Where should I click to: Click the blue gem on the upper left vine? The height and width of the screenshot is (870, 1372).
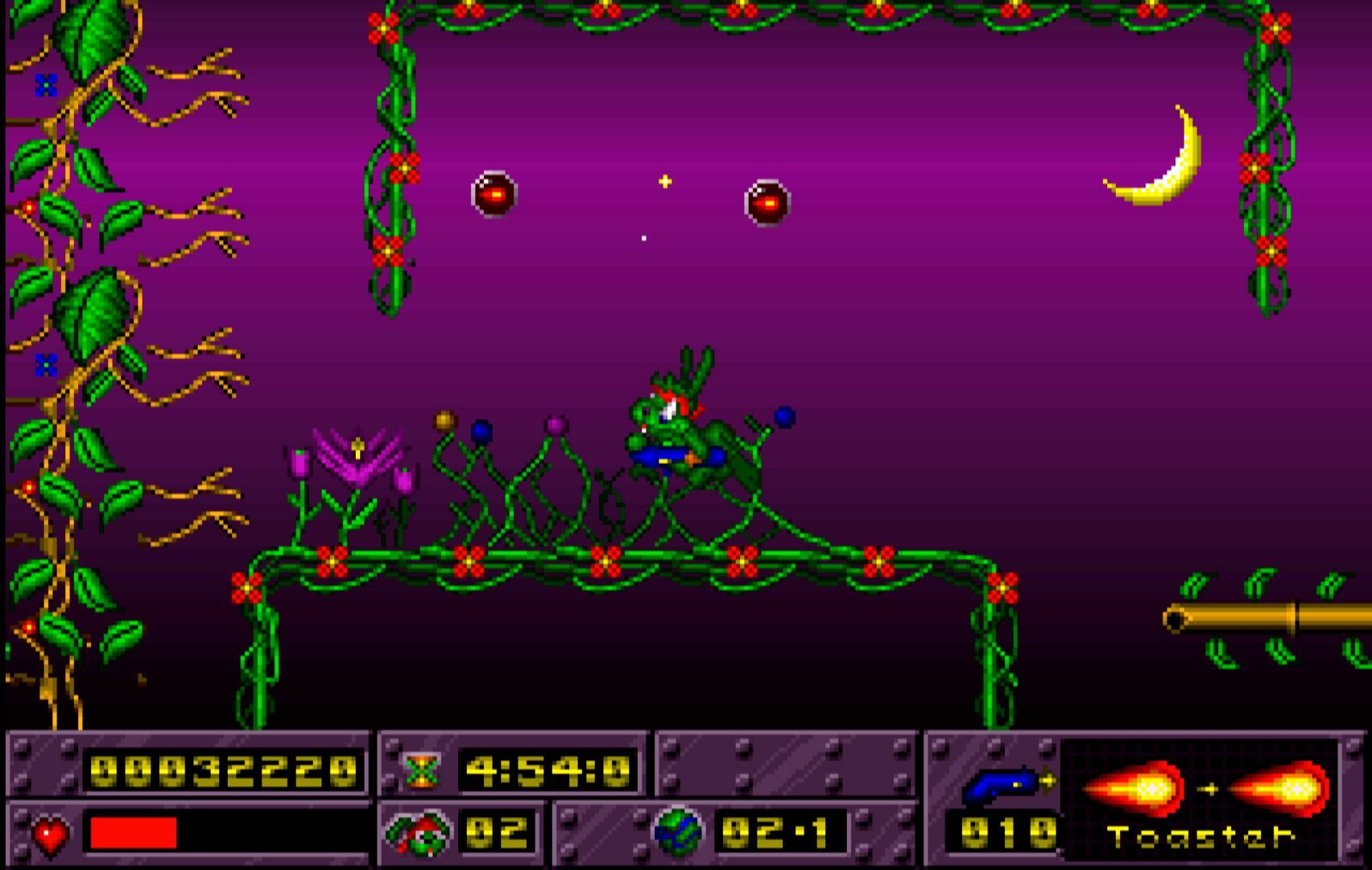pyautogui.click(x=46, y=82)
